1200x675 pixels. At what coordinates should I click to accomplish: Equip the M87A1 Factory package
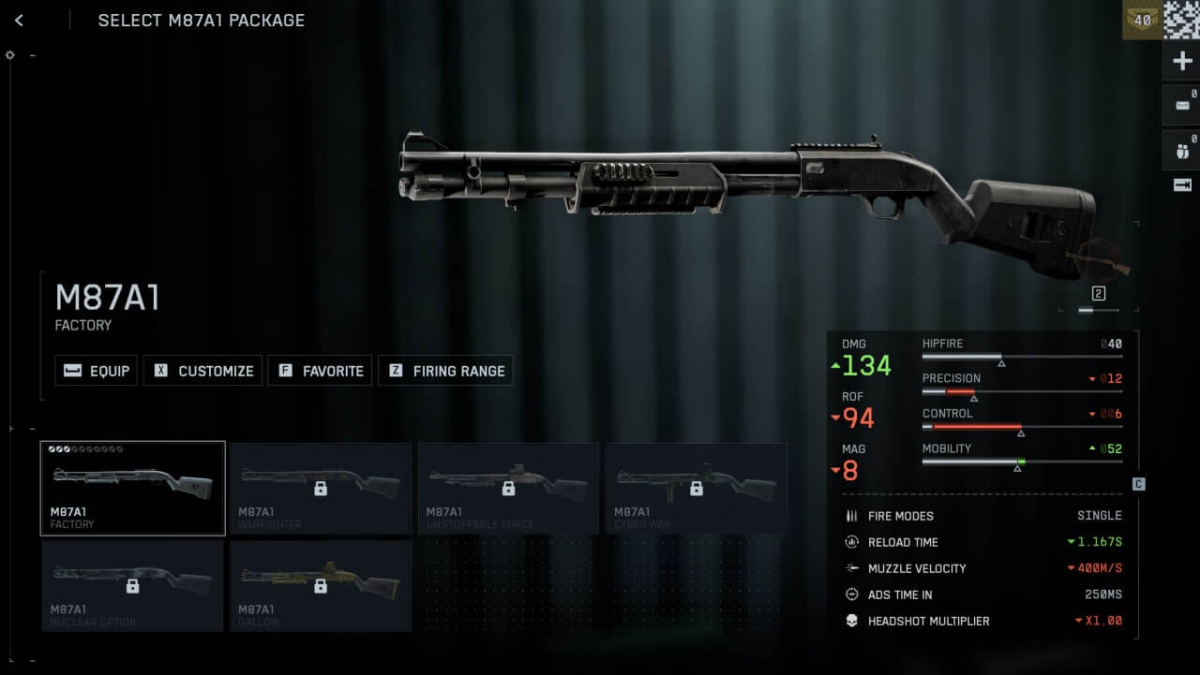(97, 371)
